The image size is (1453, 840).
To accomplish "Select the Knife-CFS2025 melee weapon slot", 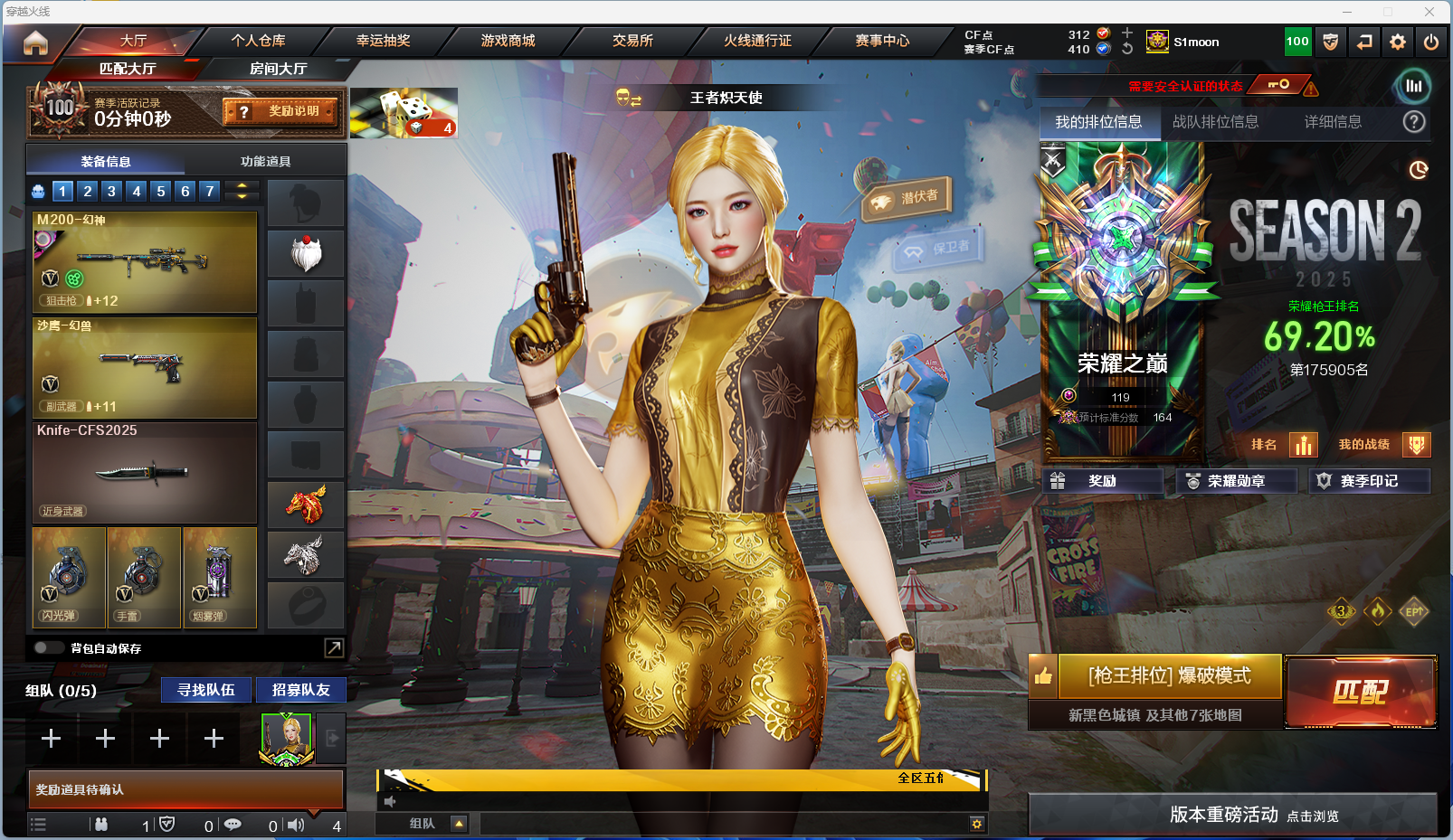I will pyautogui.click(x=145, y=472).
